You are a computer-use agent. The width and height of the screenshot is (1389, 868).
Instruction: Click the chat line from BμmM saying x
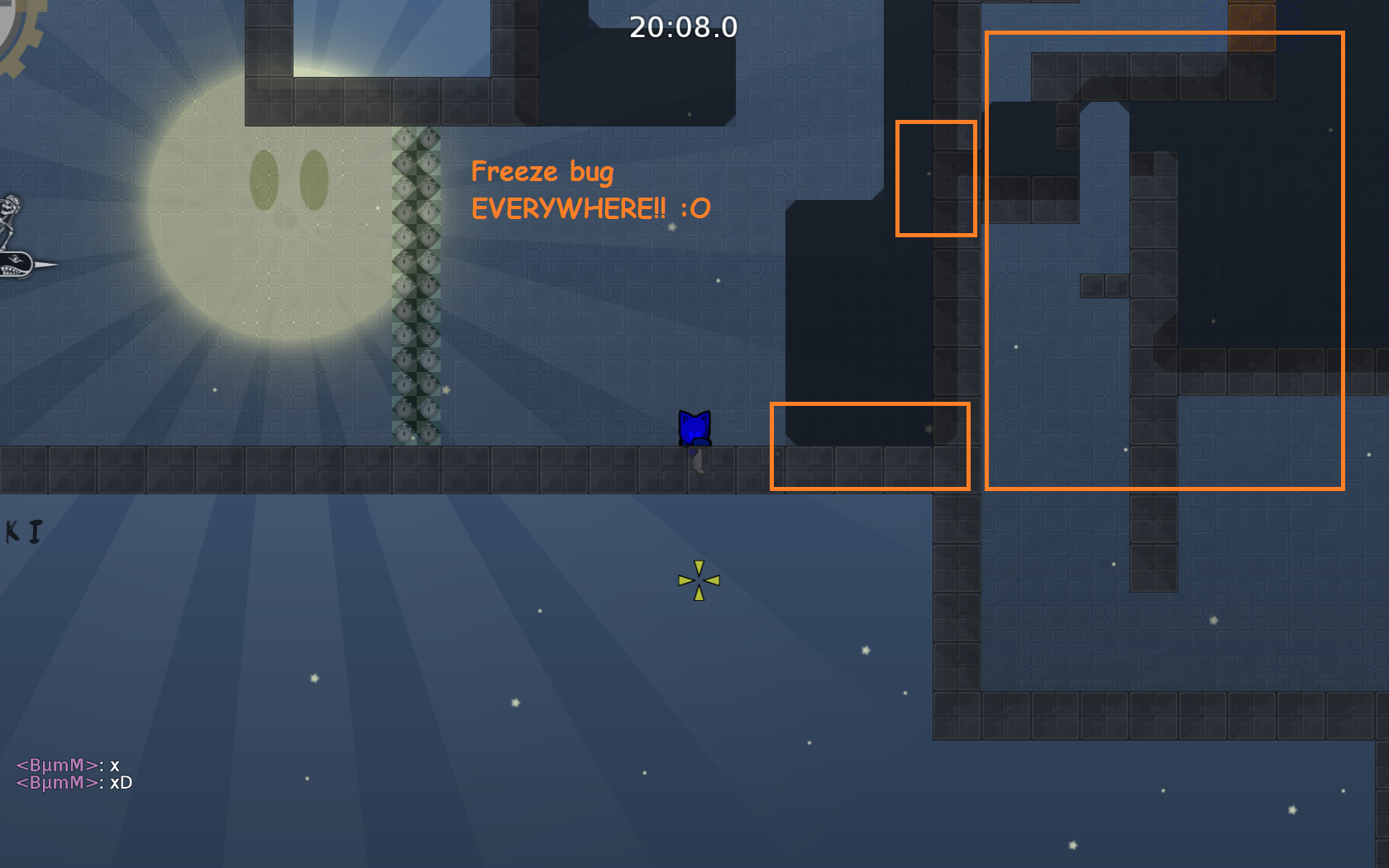70,765
